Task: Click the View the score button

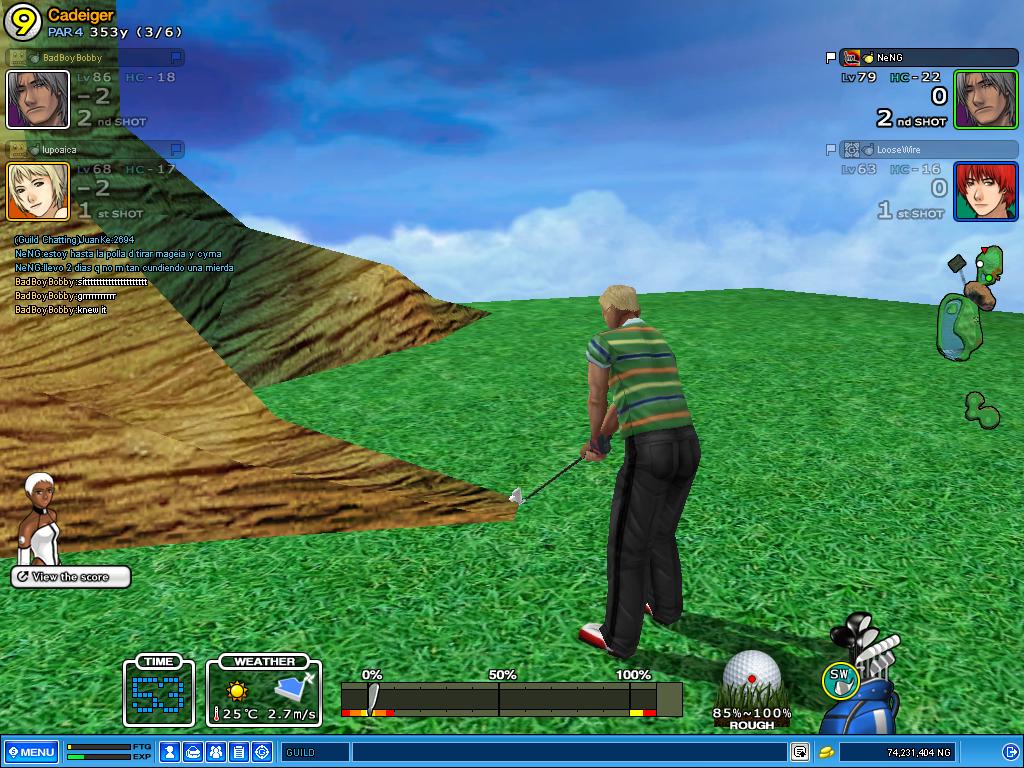Action: tap(71, 577)
